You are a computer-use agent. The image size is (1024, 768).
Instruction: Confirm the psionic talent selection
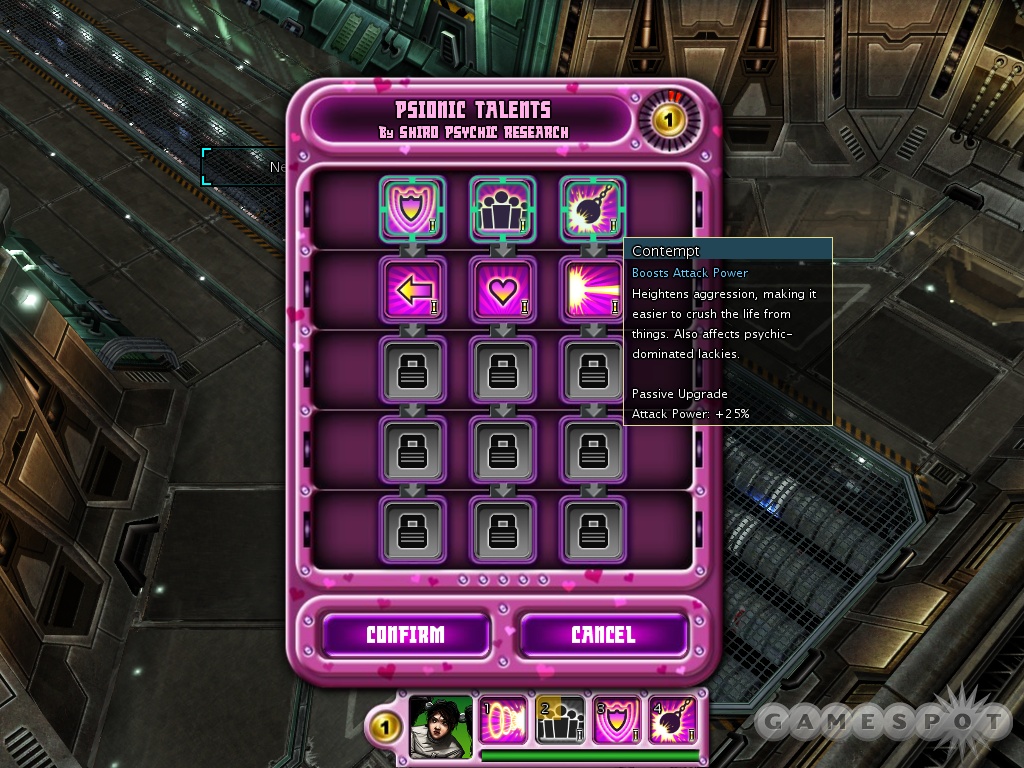(405, 635)
